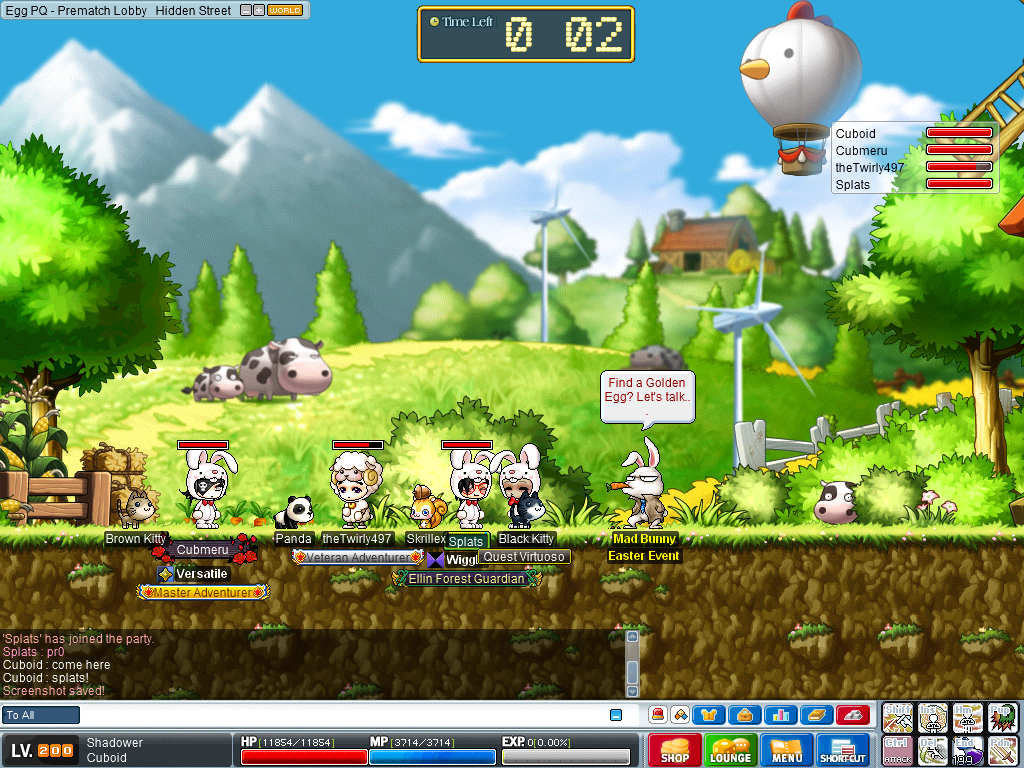Open the skill book icon
The height and width of the screenshot is (768, 1024).
816,715
